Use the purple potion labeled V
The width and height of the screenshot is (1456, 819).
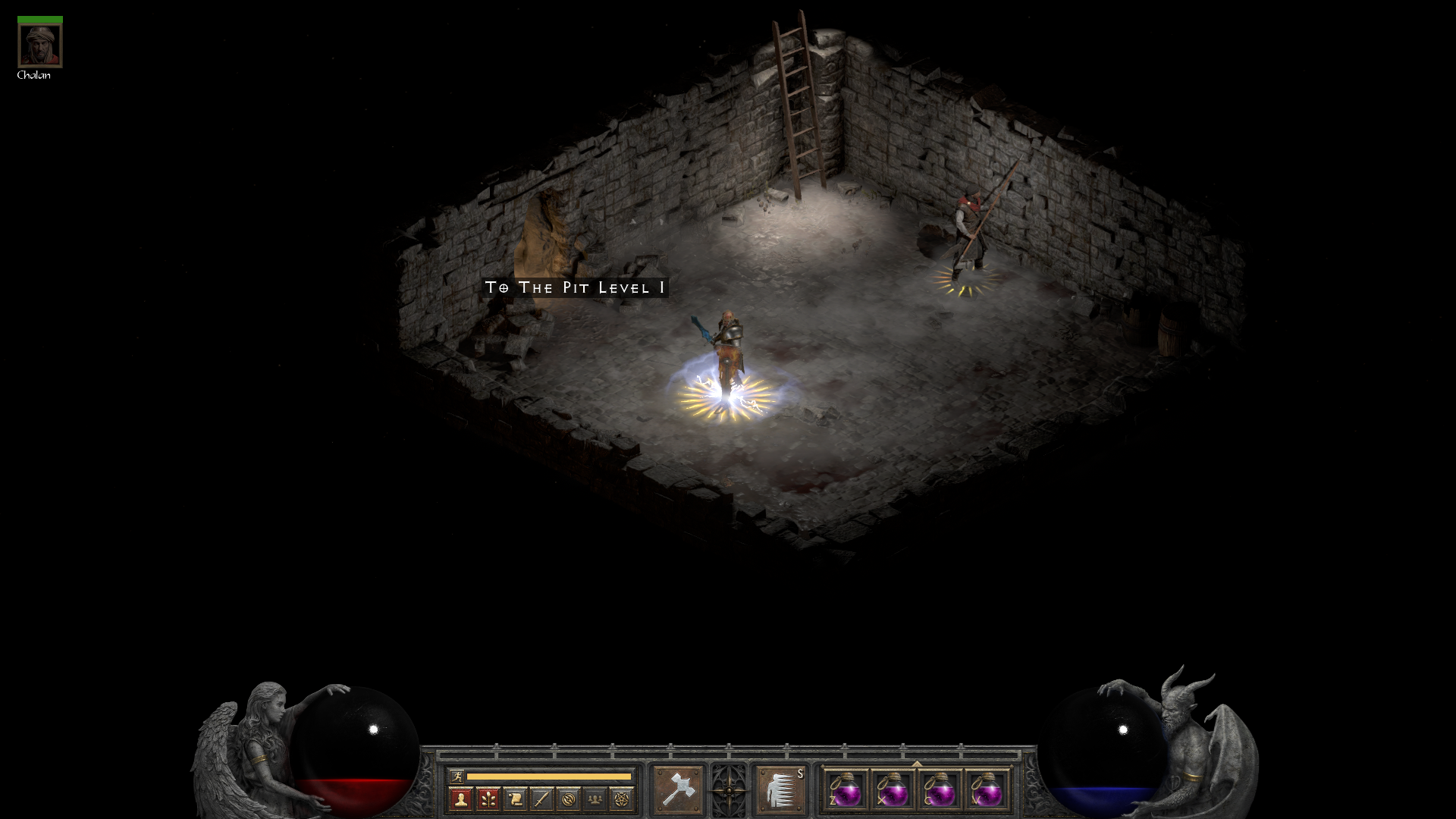coord(987,789)
